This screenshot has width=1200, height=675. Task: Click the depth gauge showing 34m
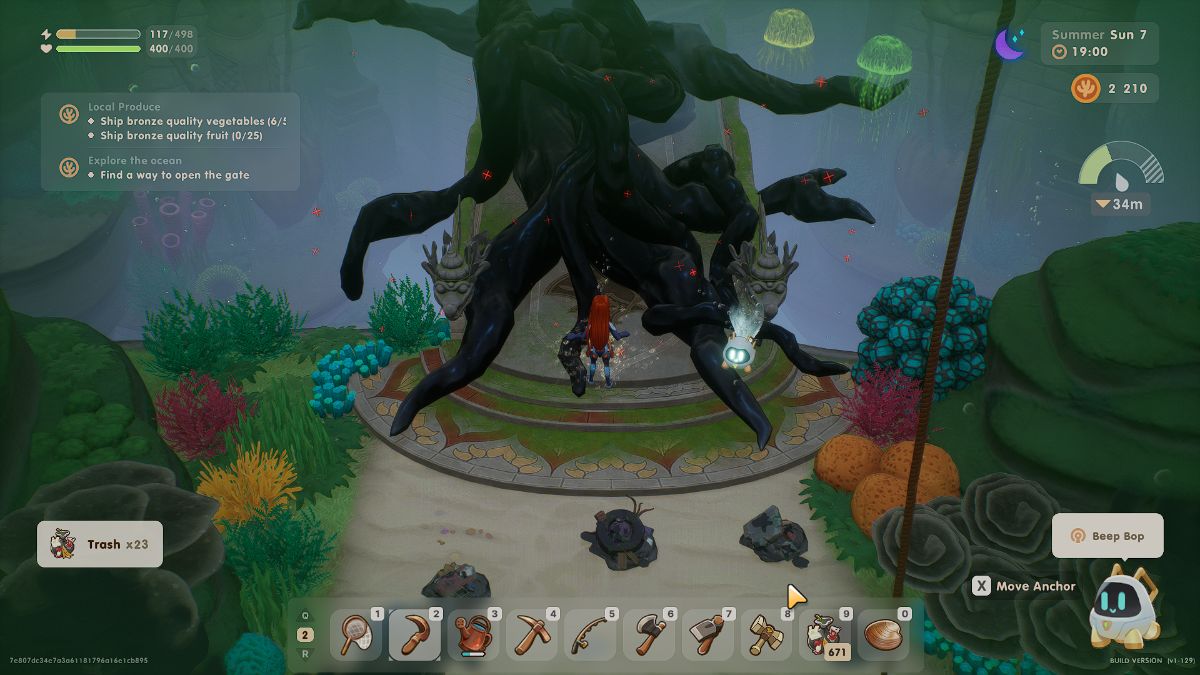click(x=1120, y=179)
